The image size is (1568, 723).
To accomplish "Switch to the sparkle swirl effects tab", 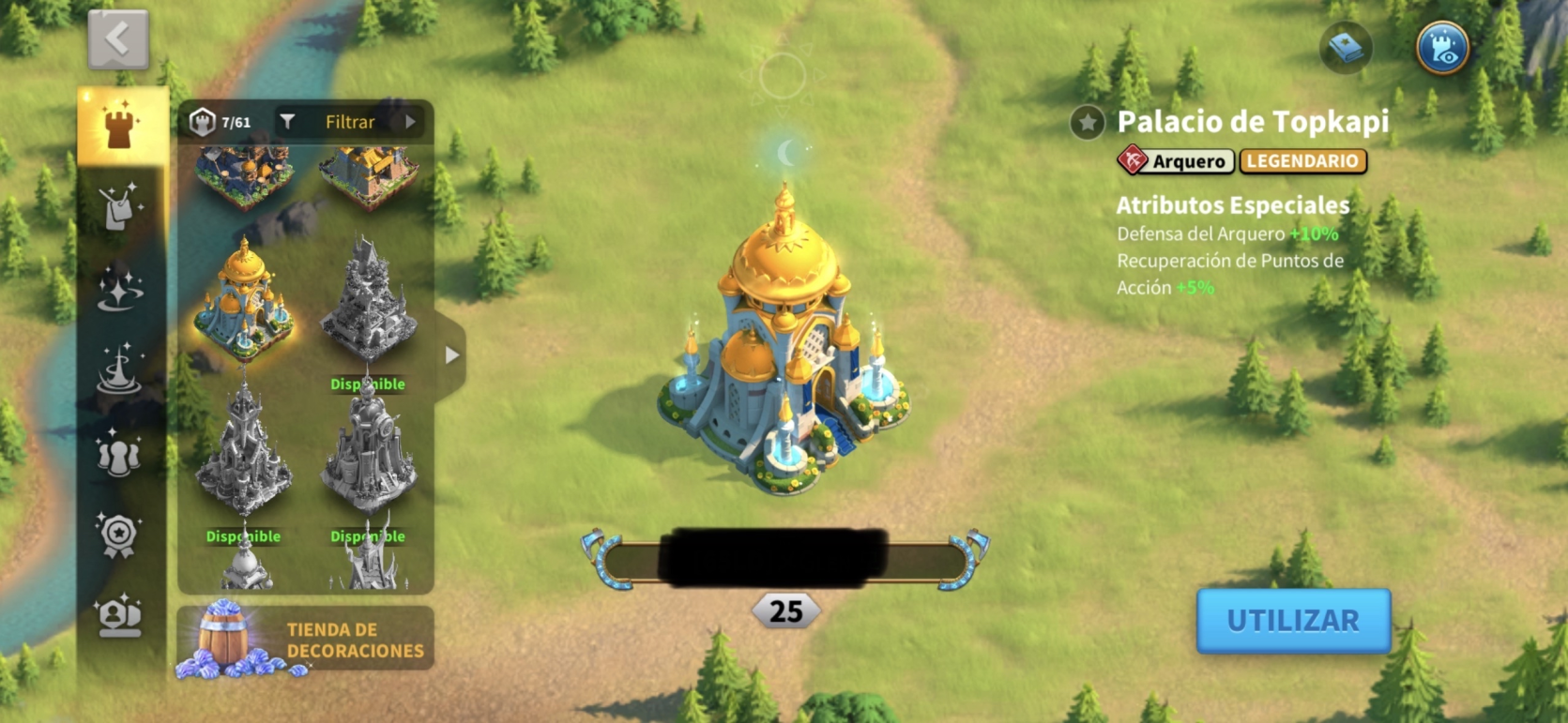I will pyautogui.click(x=120, y=288).
